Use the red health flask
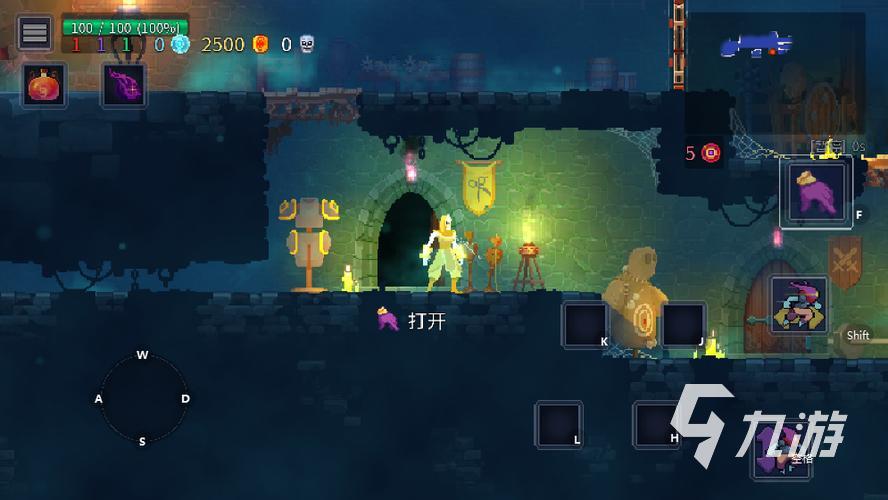 [x=44, y=86]
